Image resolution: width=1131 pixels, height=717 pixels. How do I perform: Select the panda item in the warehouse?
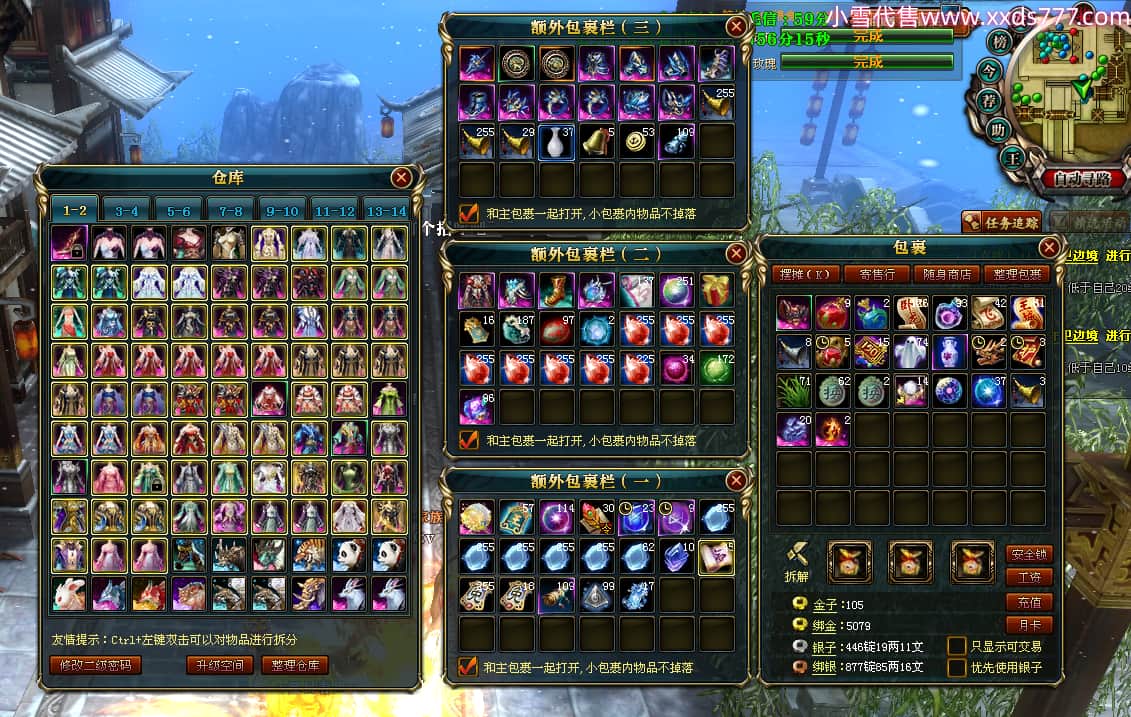(x=349, y=554)
